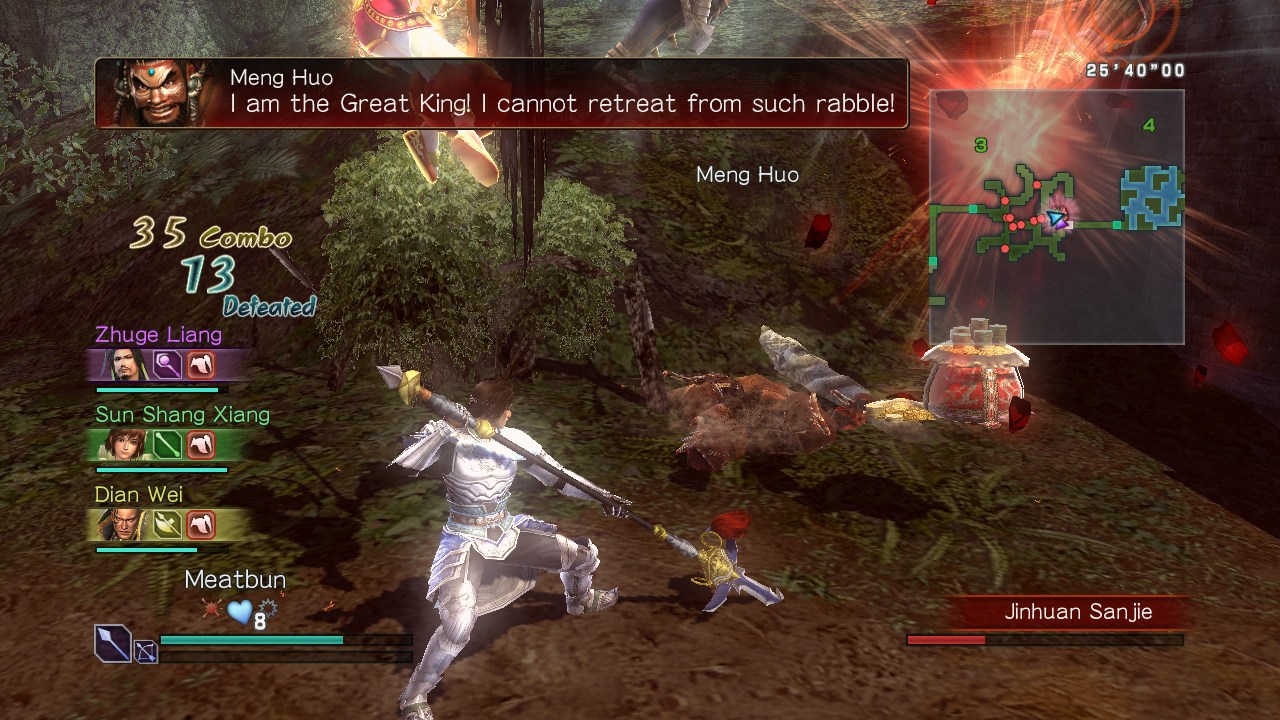The image size is (1280, 720).
Task: Click the bow secondary weapon icon
Action: point(146,653)
